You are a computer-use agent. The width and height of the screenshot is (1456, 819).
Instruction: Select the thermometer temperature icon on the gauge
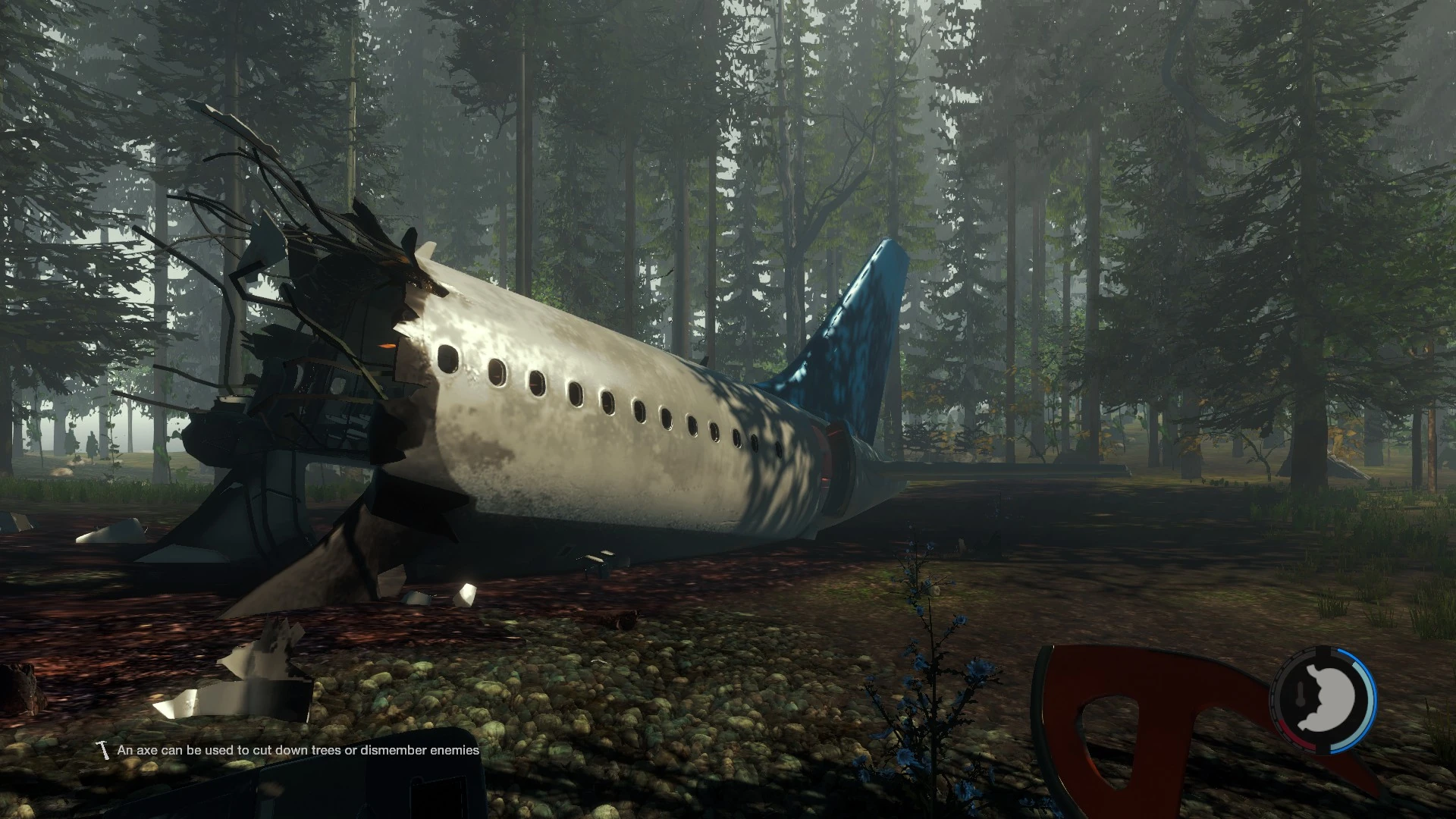click(x=1300, y=694)
